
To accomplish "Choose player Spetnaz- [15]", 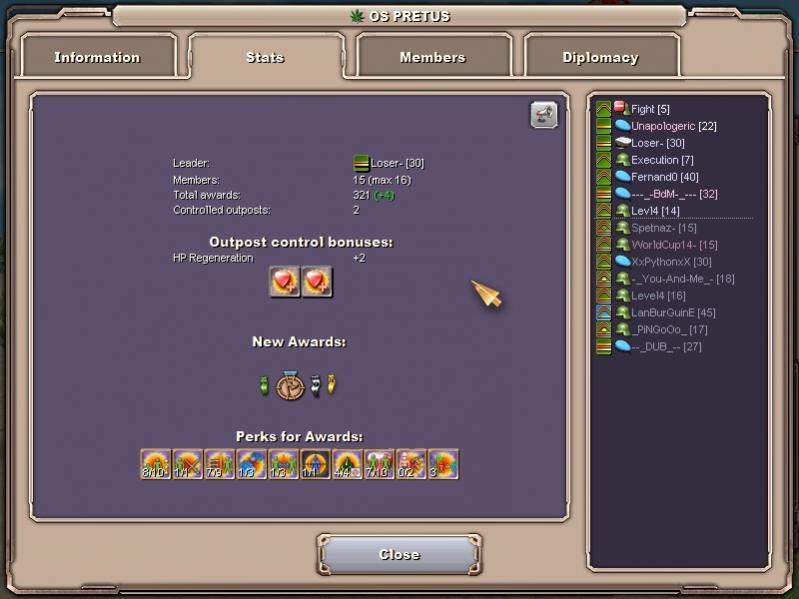I will tap(663, 228).
